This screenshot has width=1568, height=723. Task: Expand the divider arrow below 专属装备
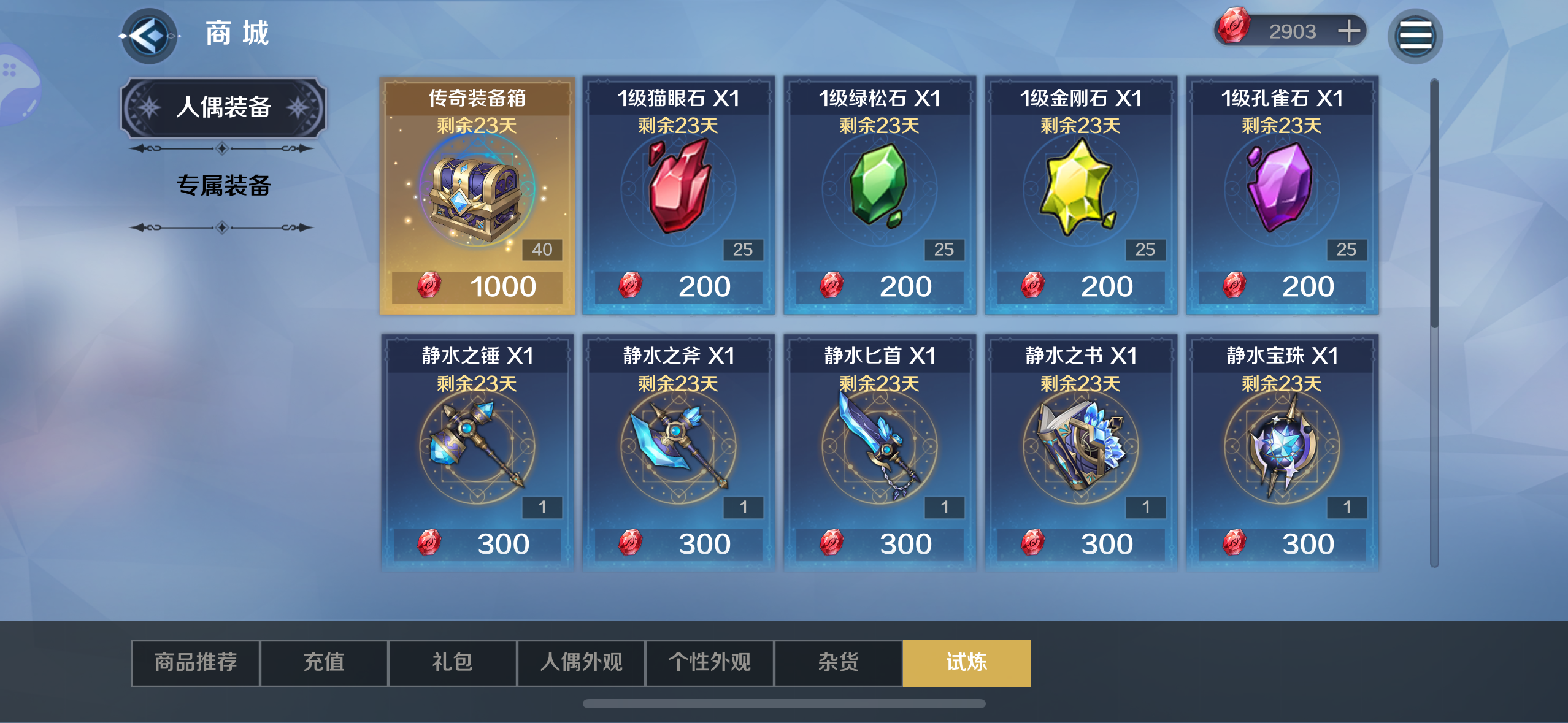click(x=222, y=228)
